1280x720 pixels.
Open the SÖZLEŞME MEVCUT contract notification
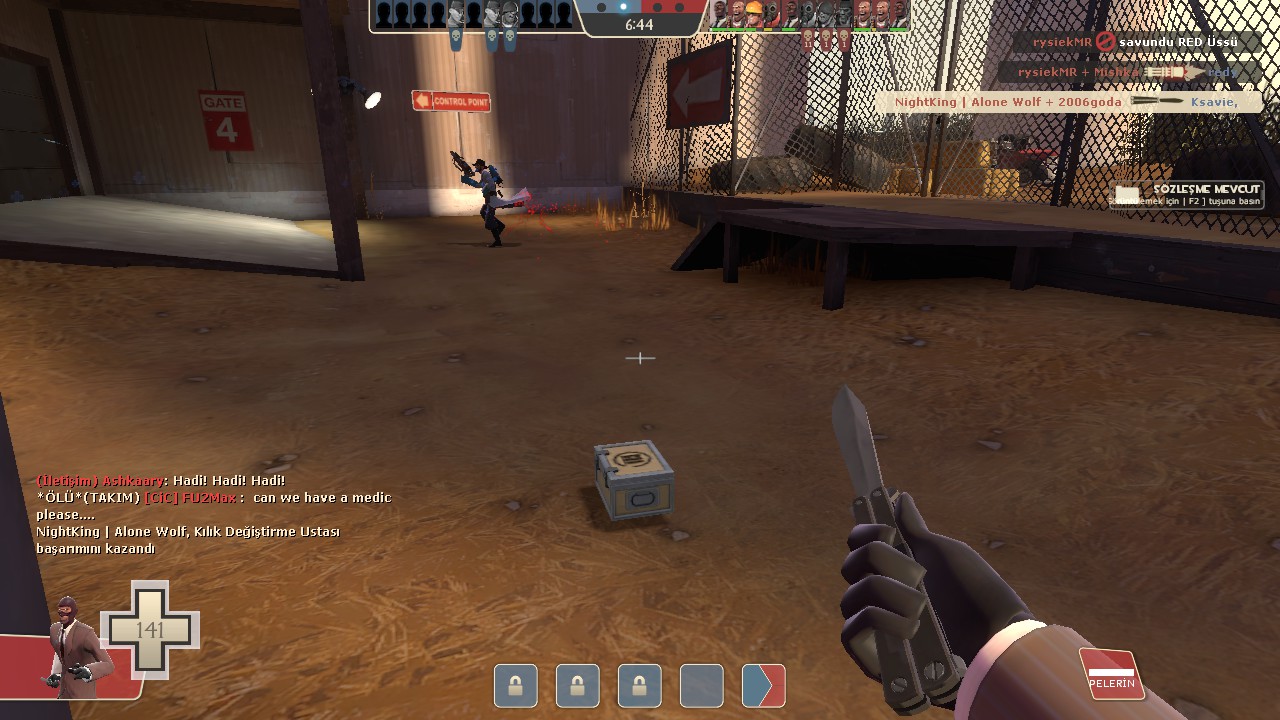click(1188, 195)
